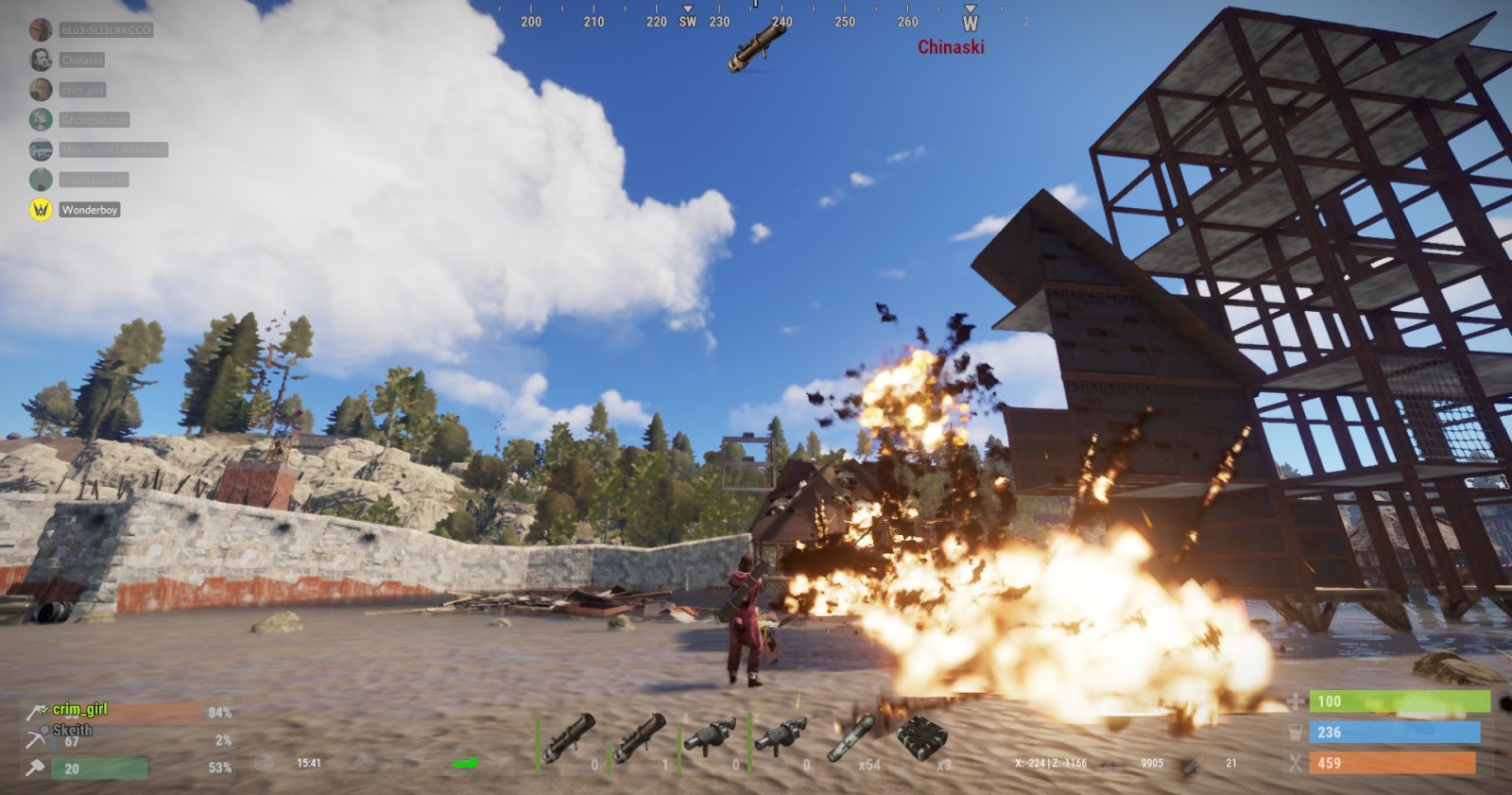
Task: Select the MercedesCLA45AMG player entry
Action: point(112,149)
